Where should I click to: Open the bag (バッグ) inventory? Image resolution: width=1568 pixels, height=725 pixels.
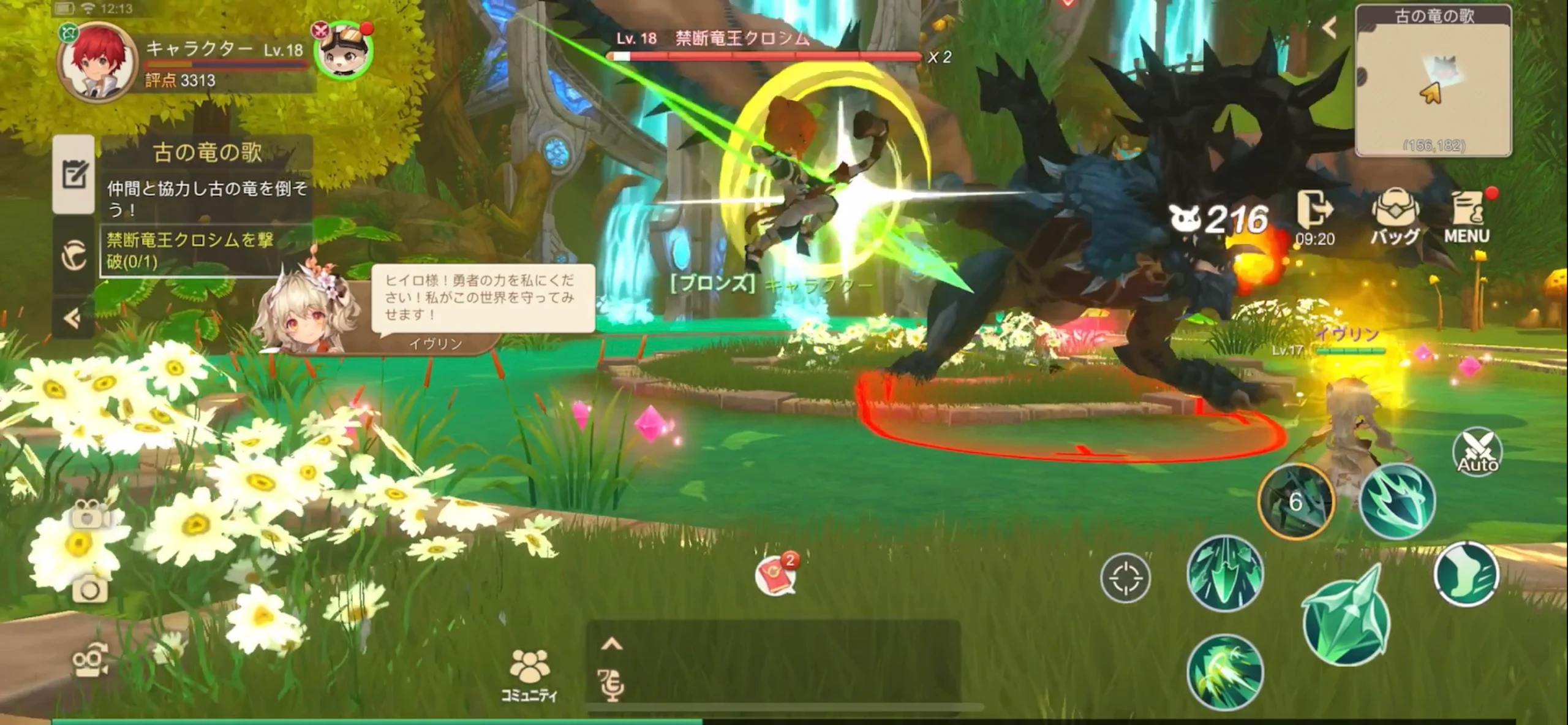(1395, 216)
